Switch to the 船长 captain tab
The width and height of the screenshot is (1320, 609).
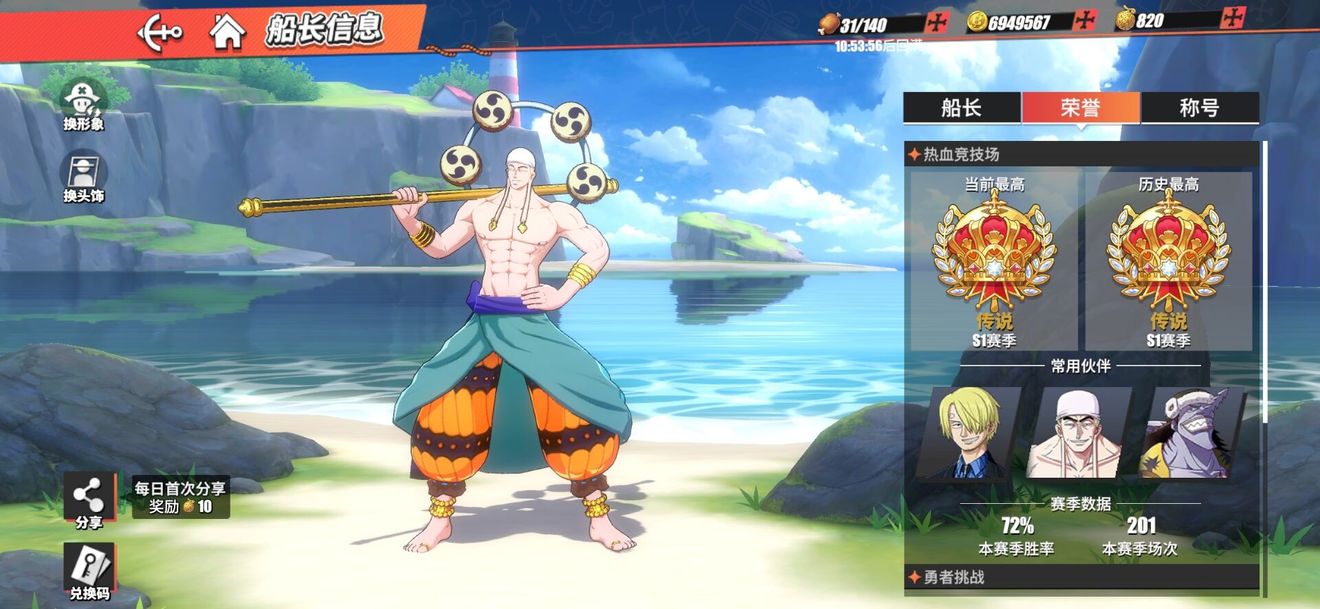961,108
